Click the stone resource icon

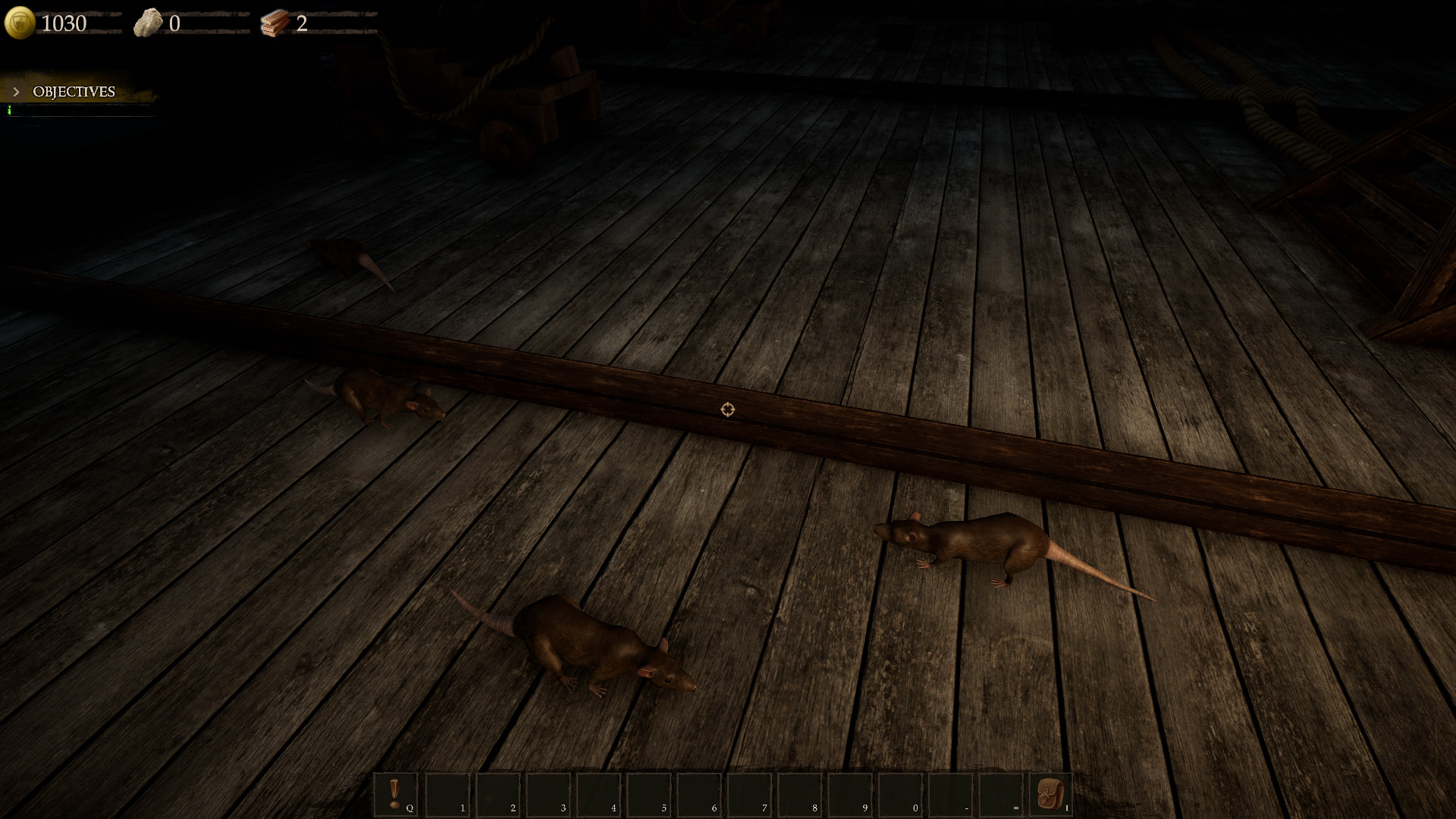pos(150,22)
